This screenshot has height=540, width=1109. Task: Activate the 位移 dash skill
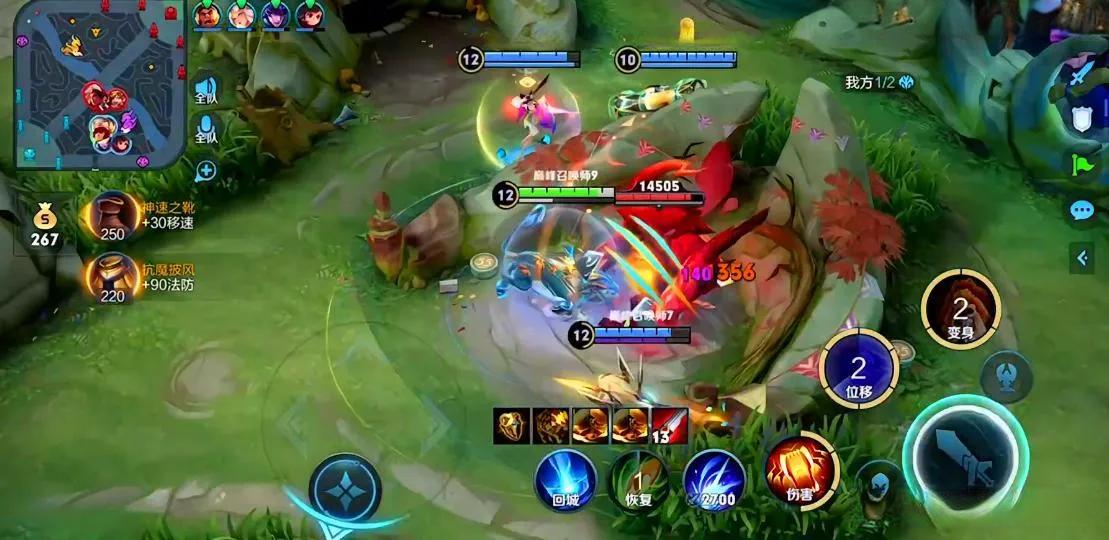pos(858,368)
